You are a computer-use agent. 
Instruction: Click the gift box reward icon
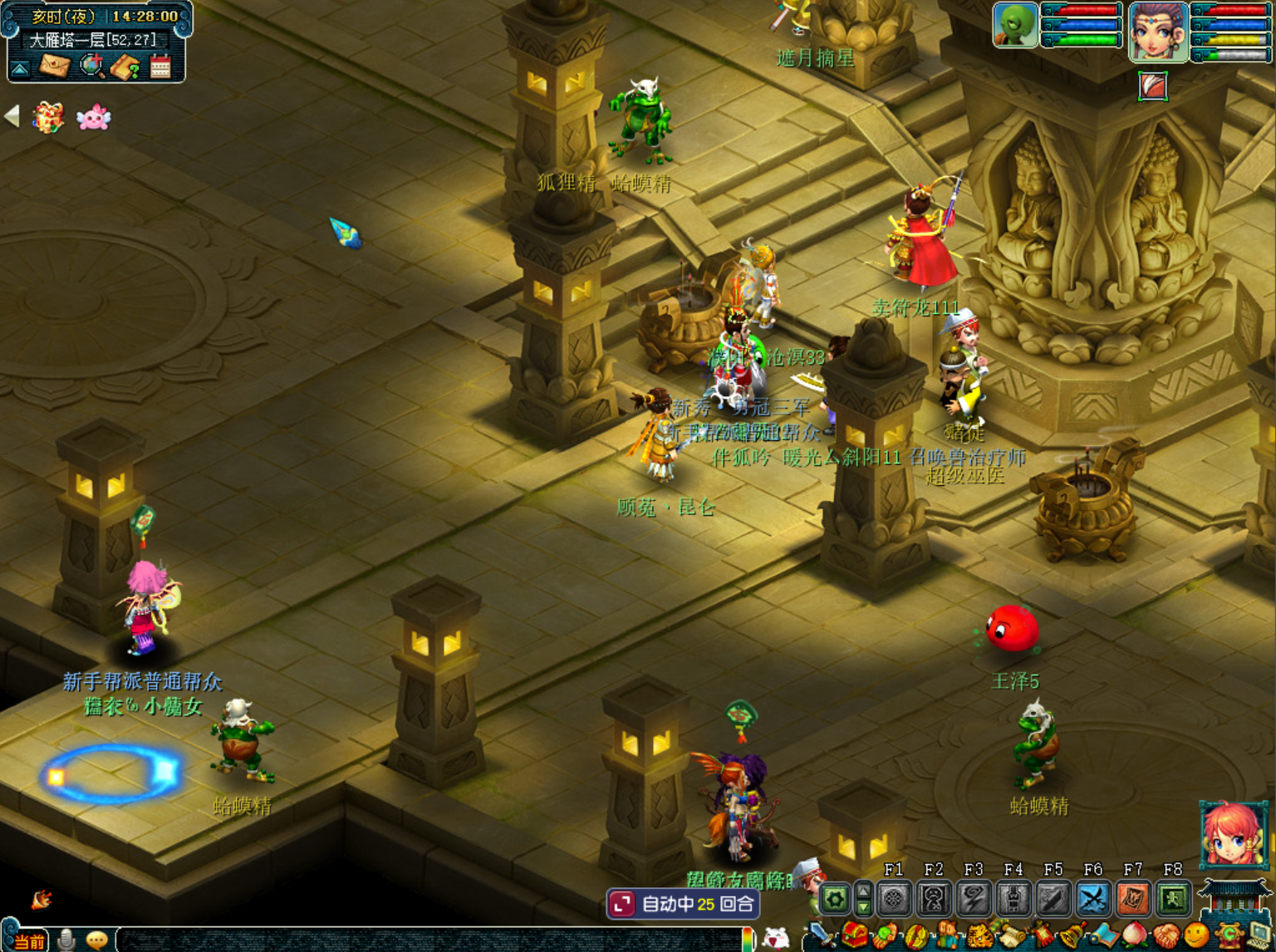[x=48, y=117]
